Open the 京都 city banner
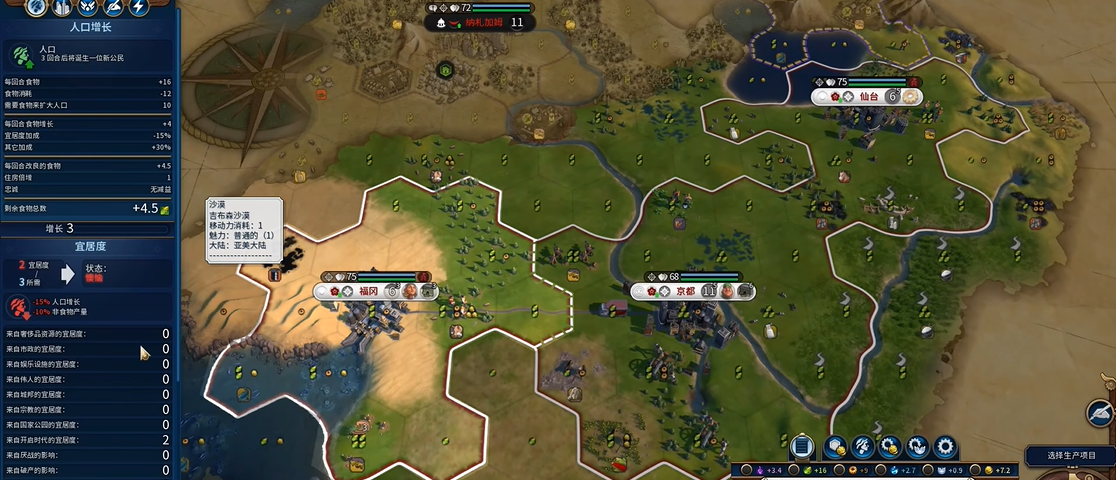1116x480 pixels. pos(685,291)
